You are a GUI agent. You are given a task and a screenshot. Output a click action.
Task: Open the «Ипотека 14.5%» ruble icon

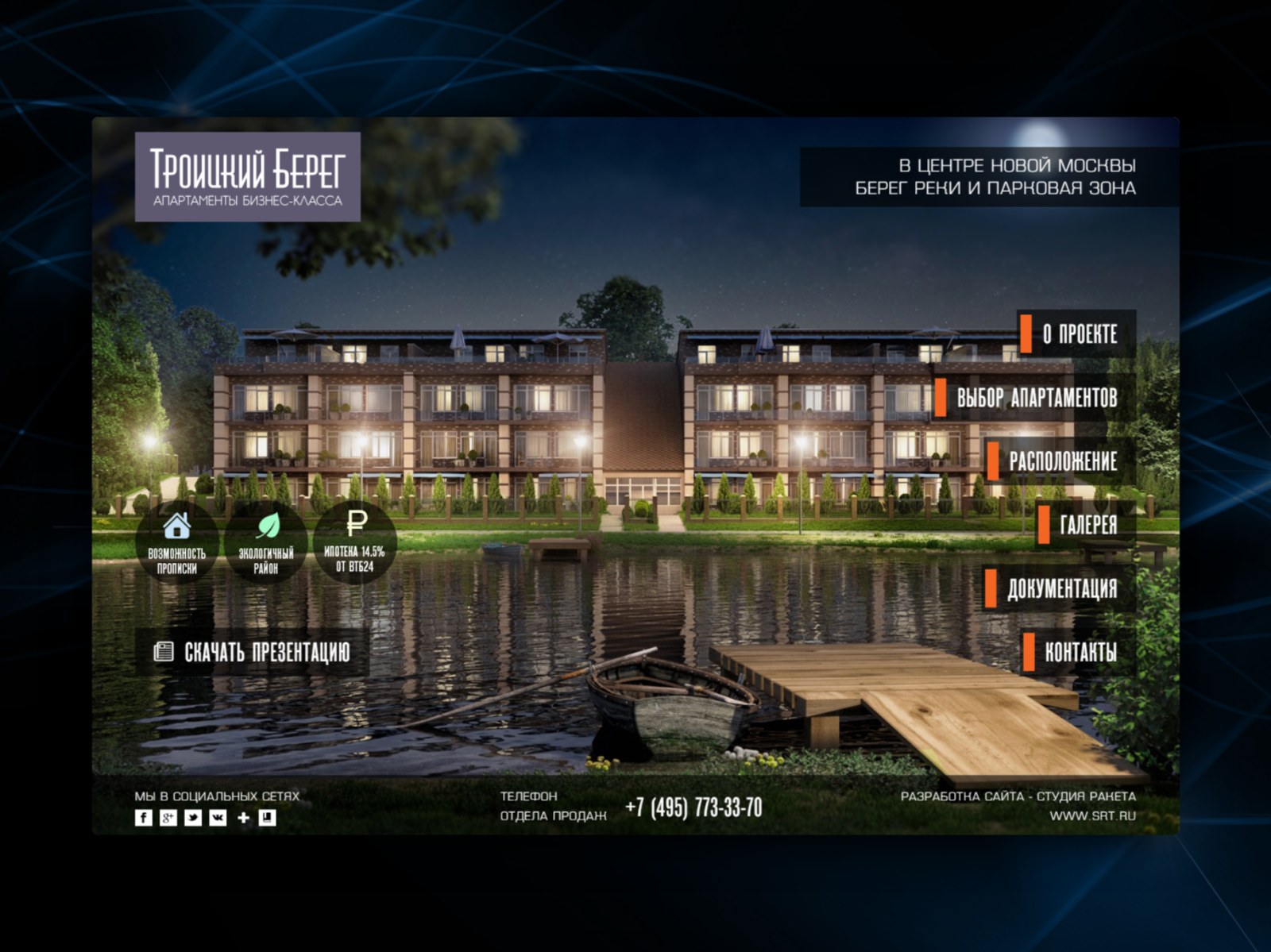pyautogui.click(x=356, y=524)
